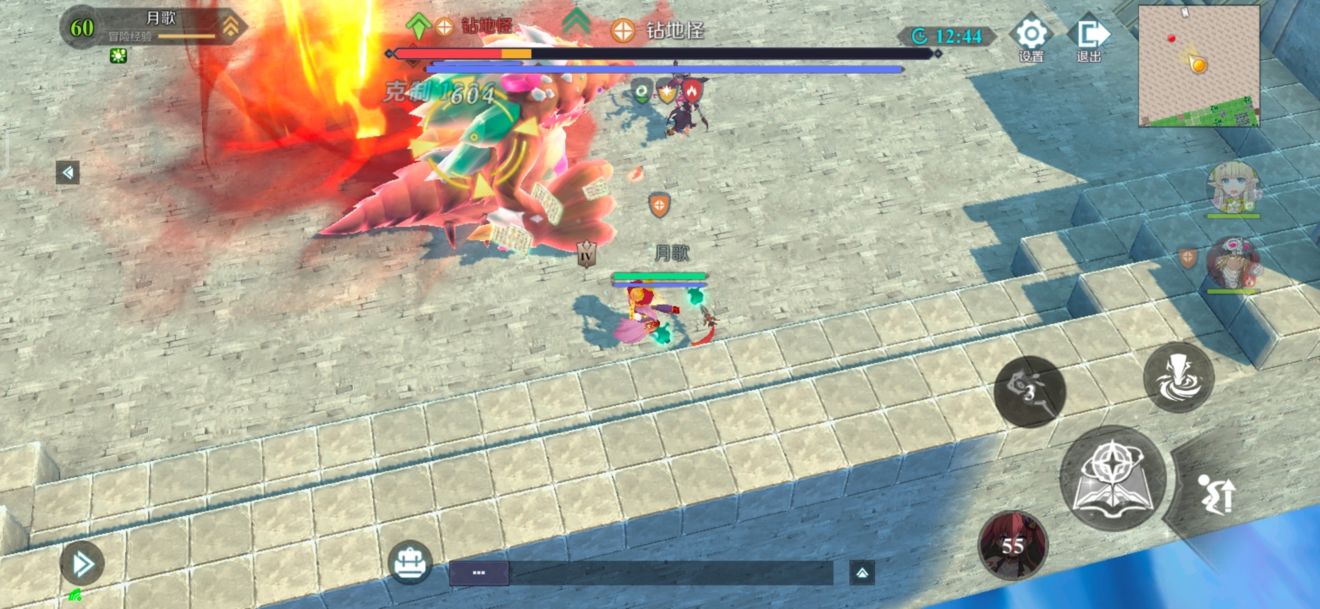Select the pink-haired party member portrait
The width and height of the screenshot is (1320, 609).
click(1232, 263)
